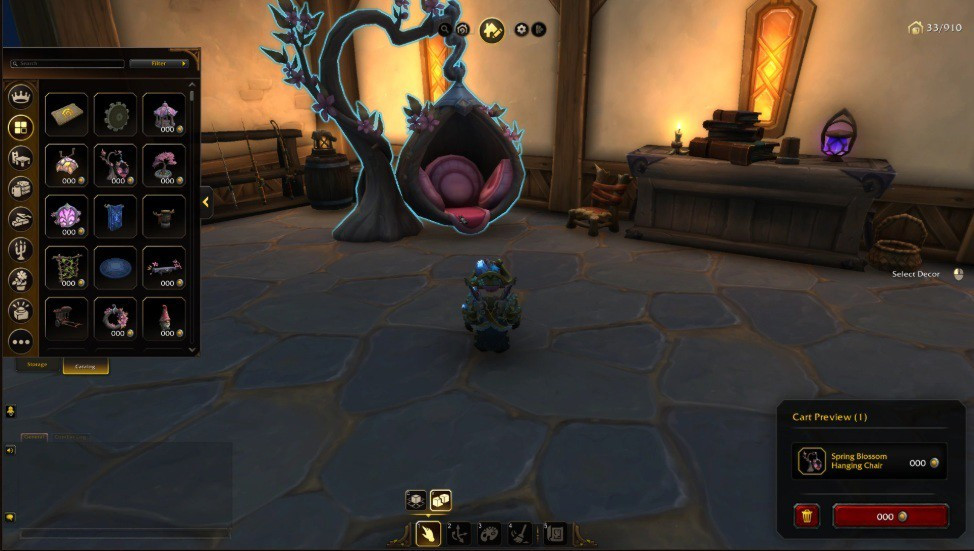The width and height of the screenshot is (974, 551).
Task: Open the Filter dropdown
Action: (x=159, y=63)
